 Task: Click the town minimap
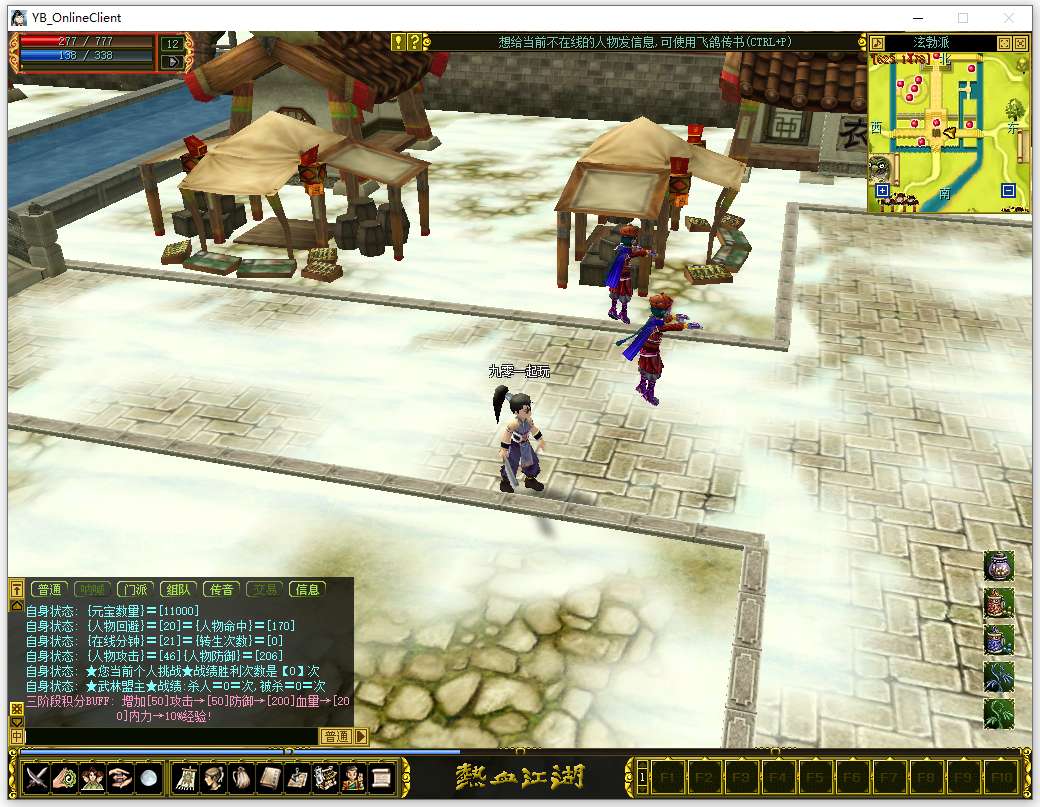point(945,130)
